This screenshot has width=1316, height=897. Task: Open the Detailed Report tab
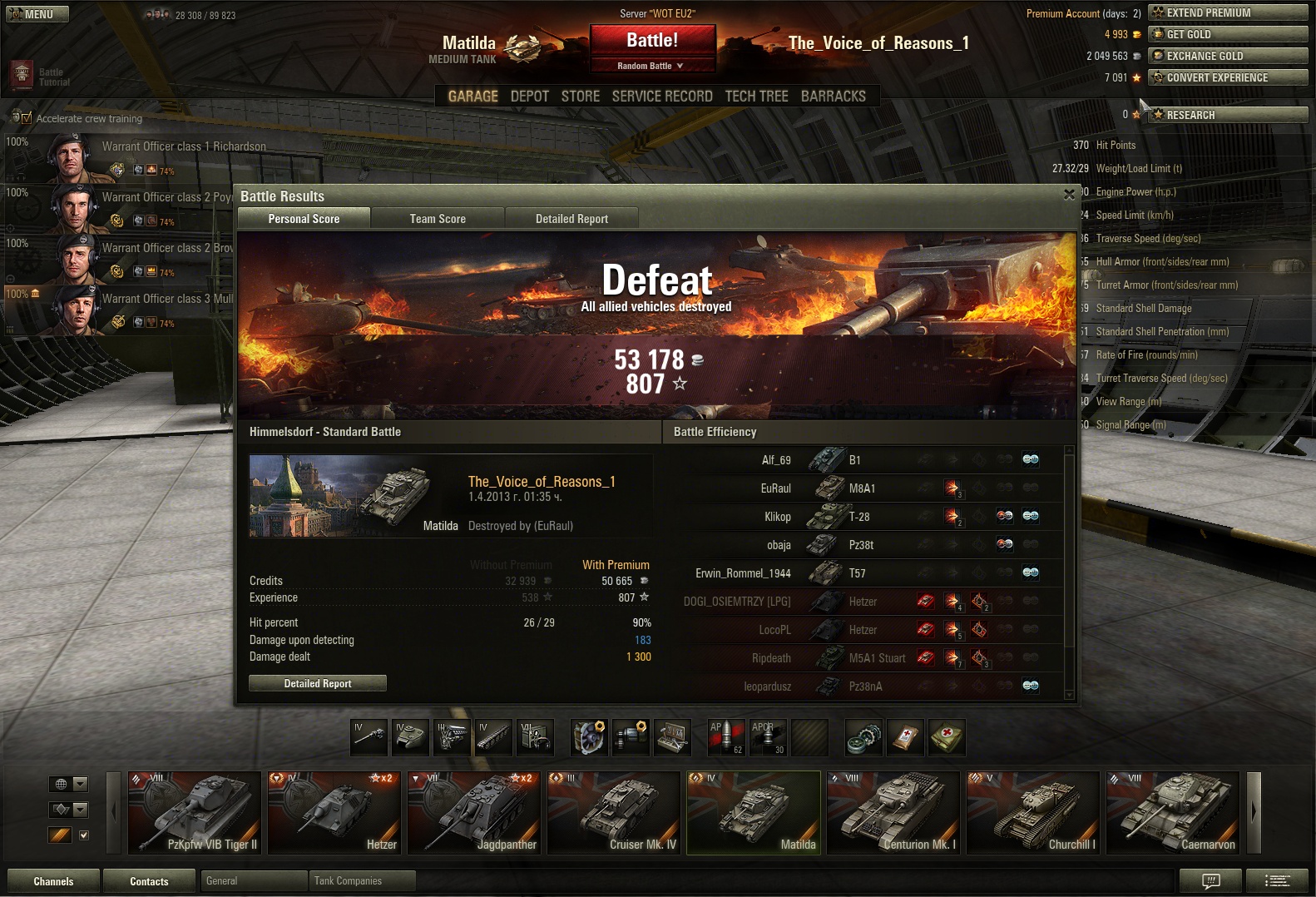tap(571, 219)
